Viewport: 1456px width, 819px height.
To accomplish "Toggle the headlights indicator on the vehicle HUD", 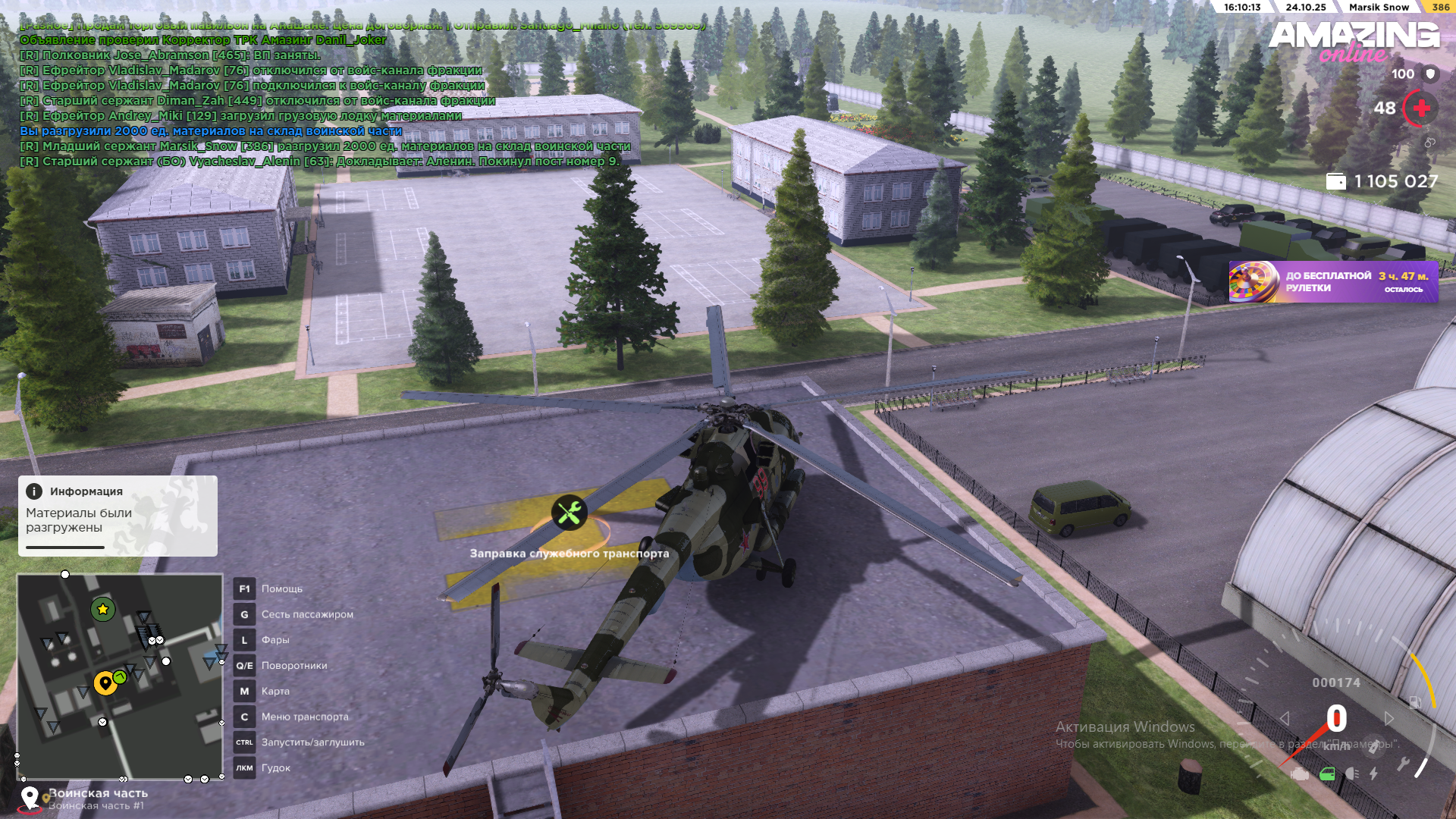I will (x=1353, y=773).
